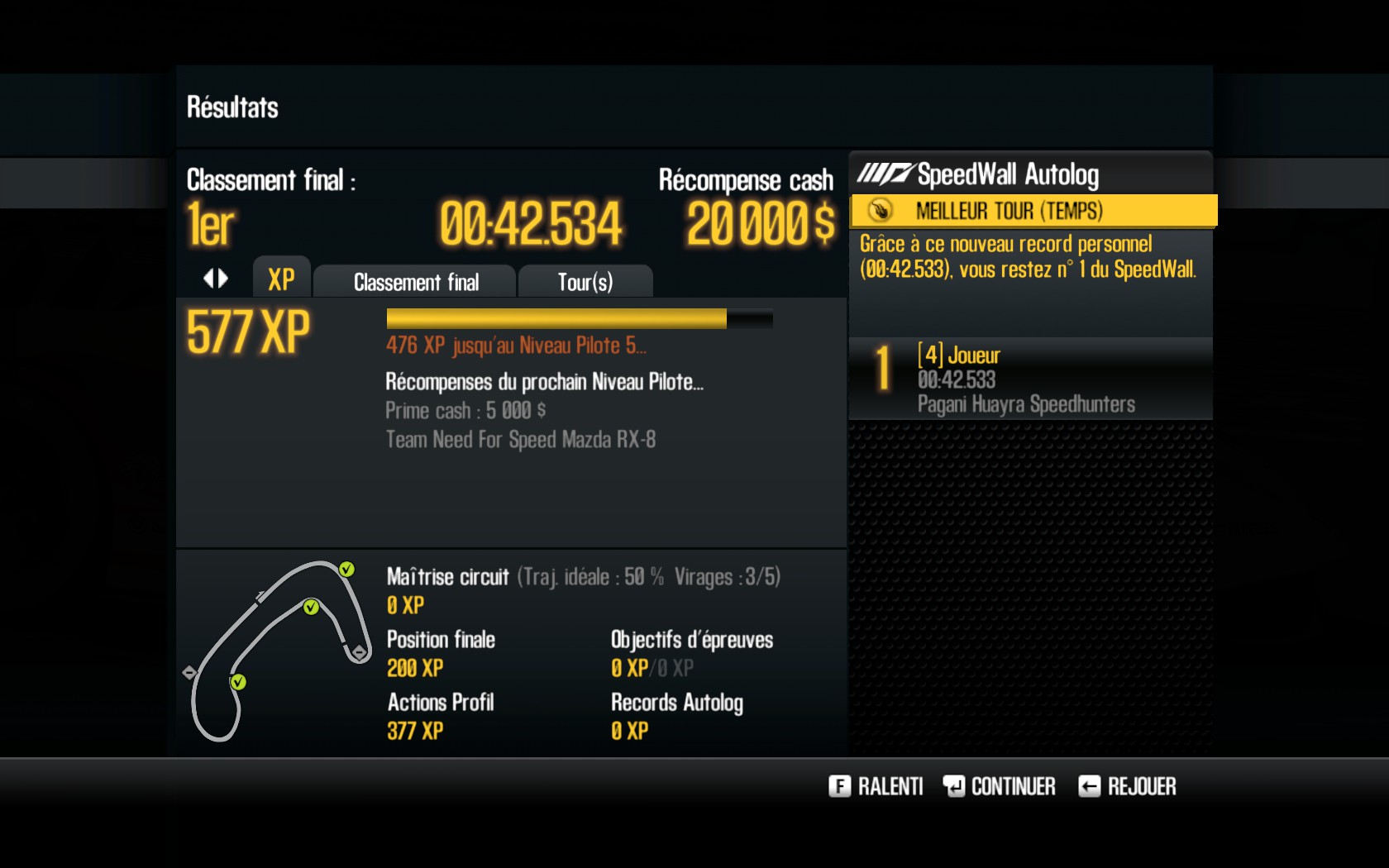Select CONTINUER to proceed
Viewport: 1389px width, 868px height.
[999, 786]
